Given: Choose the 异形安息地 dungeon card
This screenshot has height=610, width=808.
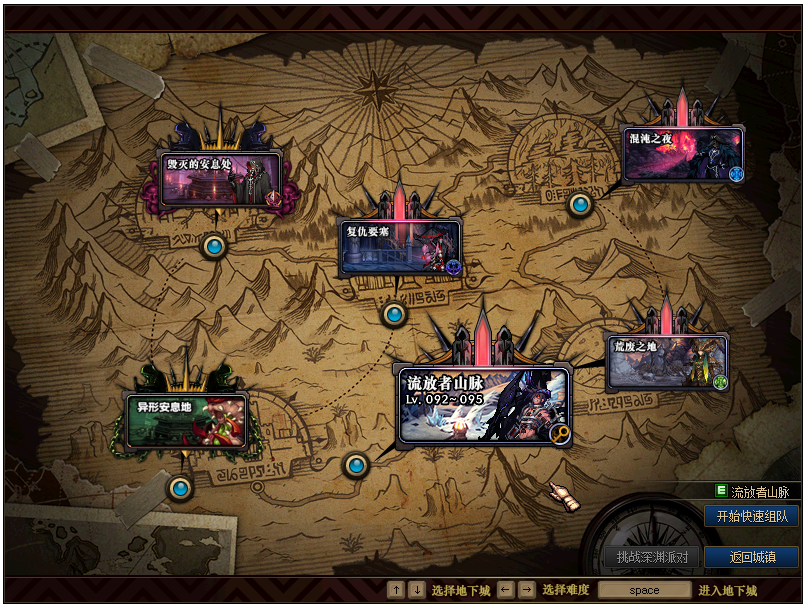Looking at the screenshot, I should (x=186, y=421).
